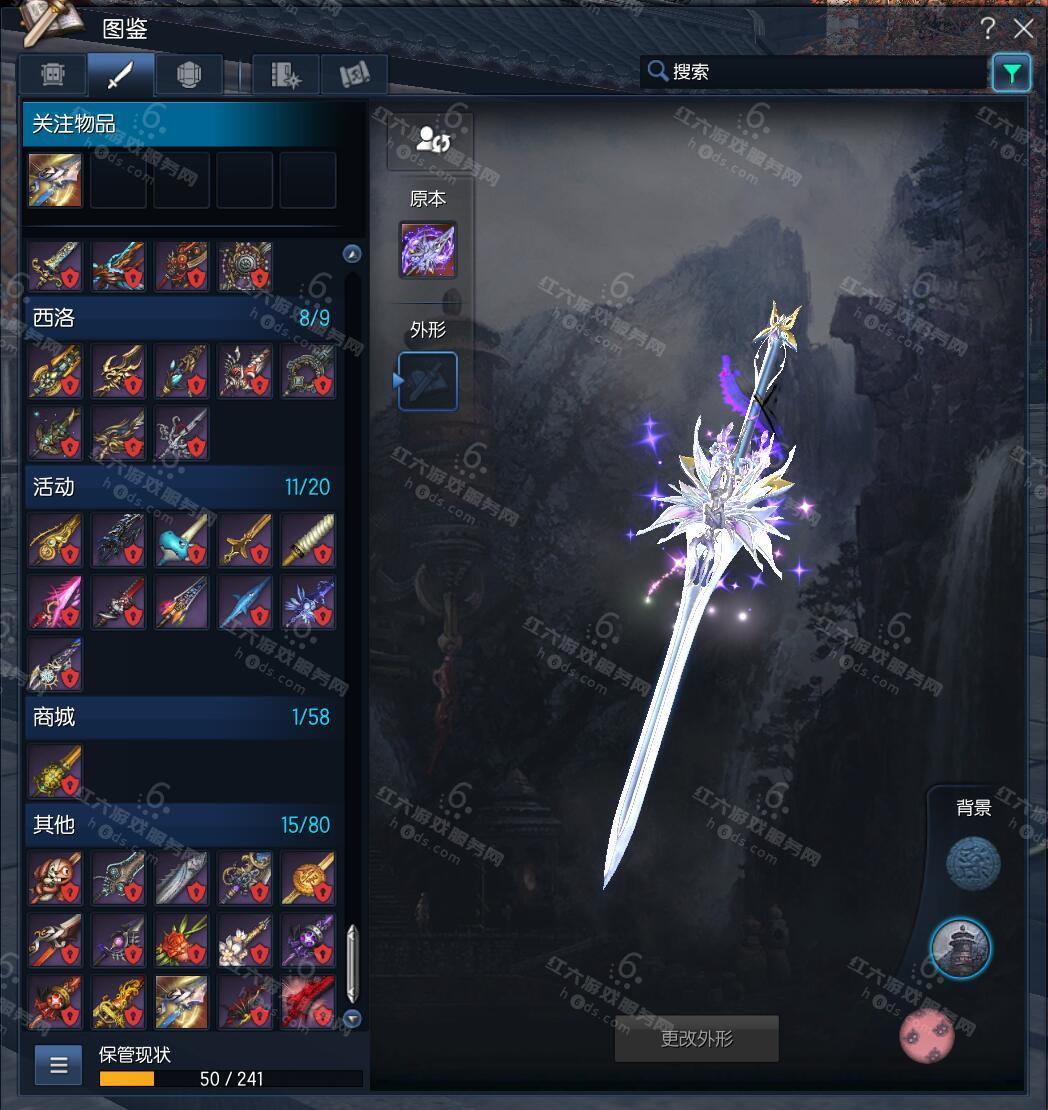Open the help question mark
The width and height of the screenshot is (1048, 1110).
tap(988, 29)
